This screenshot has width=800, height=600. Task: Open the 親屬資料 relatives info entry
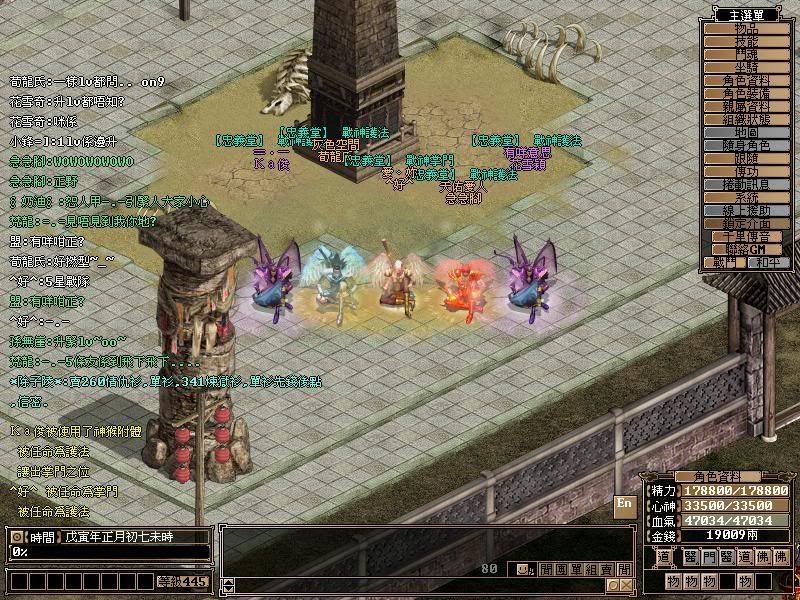click(x=747, y=107)
